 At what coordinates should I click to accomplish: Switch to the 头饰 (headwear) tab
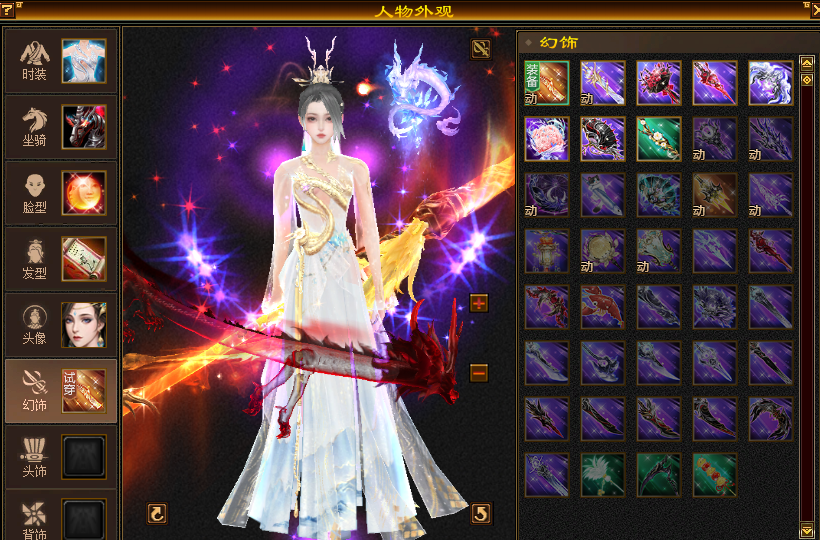click(60, 457)
